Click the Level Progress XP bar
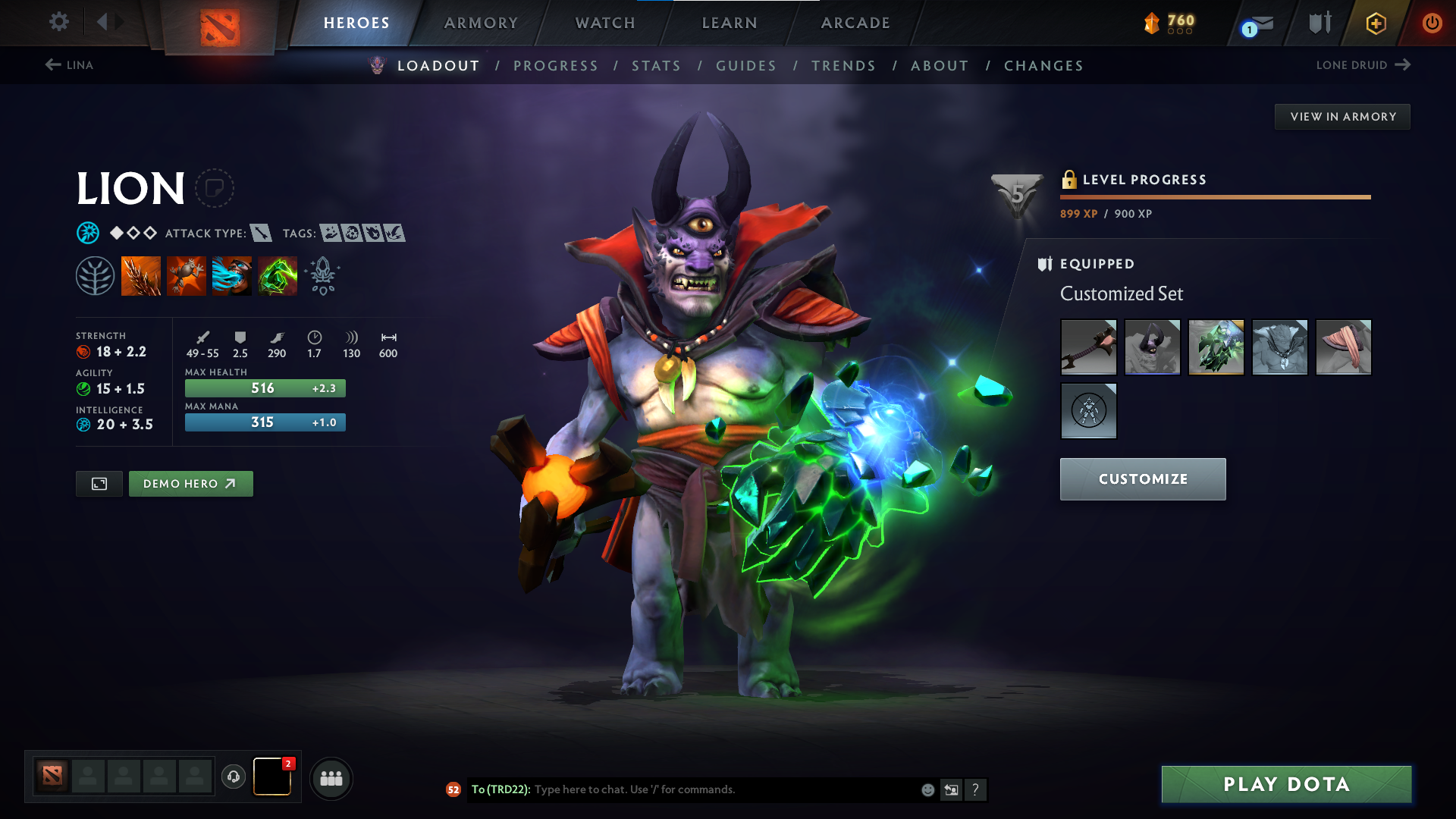 click(1215, 196)
